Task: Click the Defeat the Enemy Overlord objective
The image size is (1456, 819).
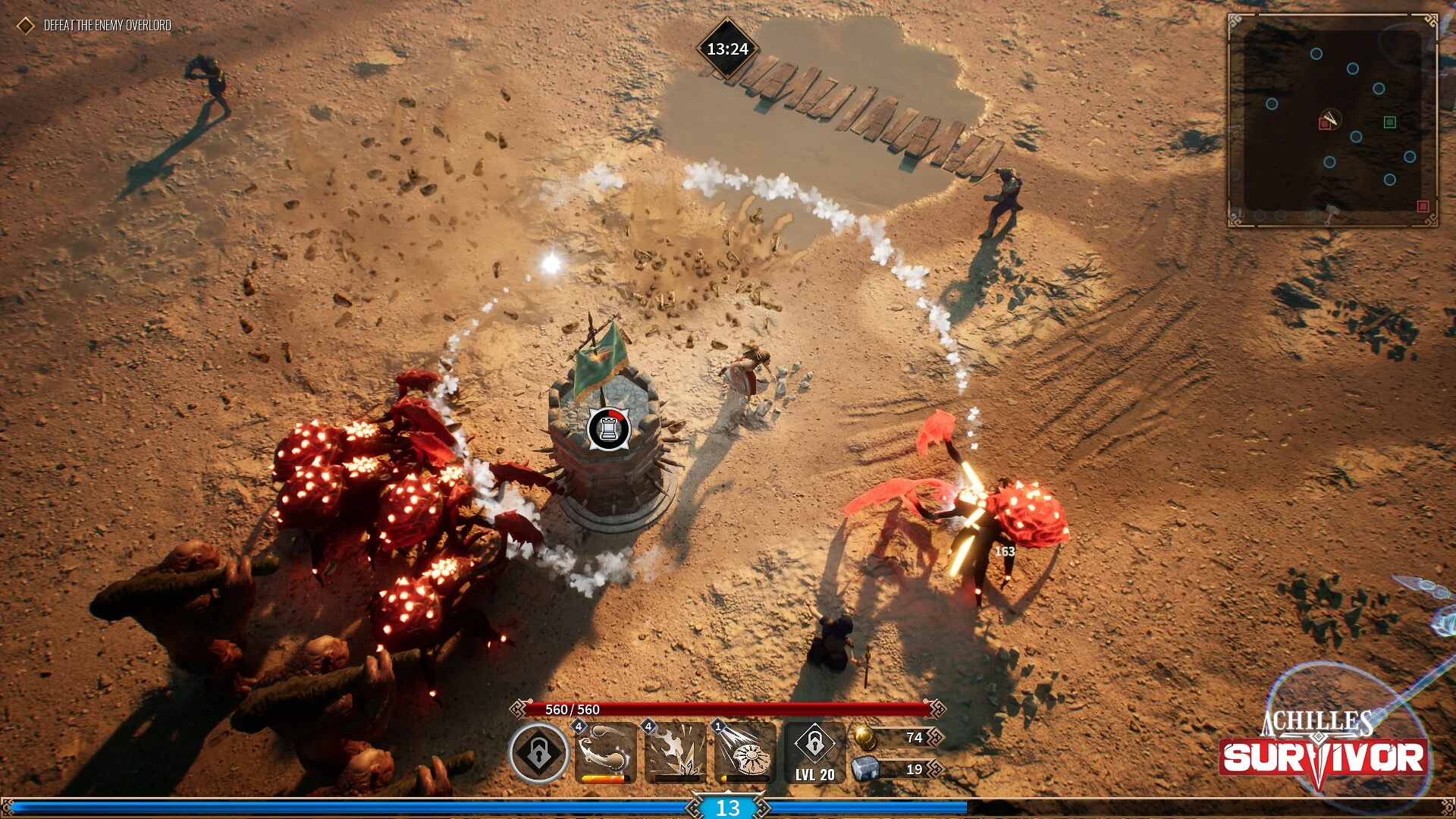Action: pos(107,26)
